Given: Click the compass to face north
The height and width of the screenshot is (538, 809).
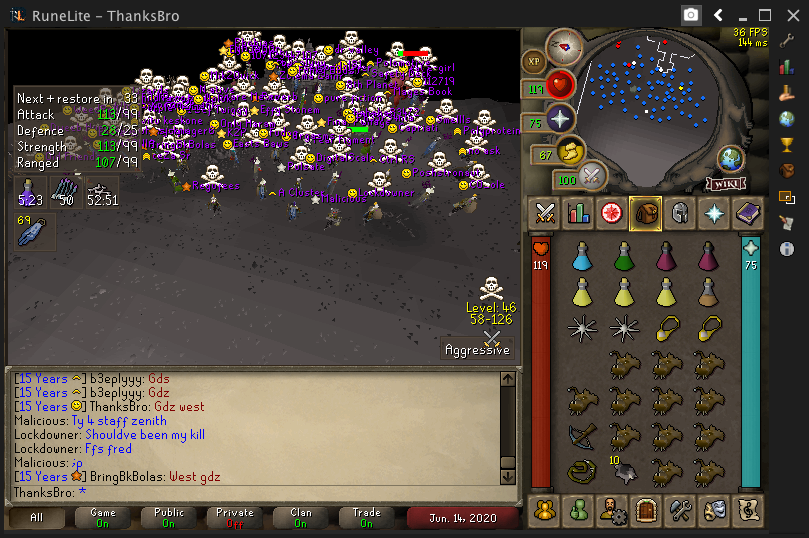Looking at the screenshot, I should coord(565,45).
